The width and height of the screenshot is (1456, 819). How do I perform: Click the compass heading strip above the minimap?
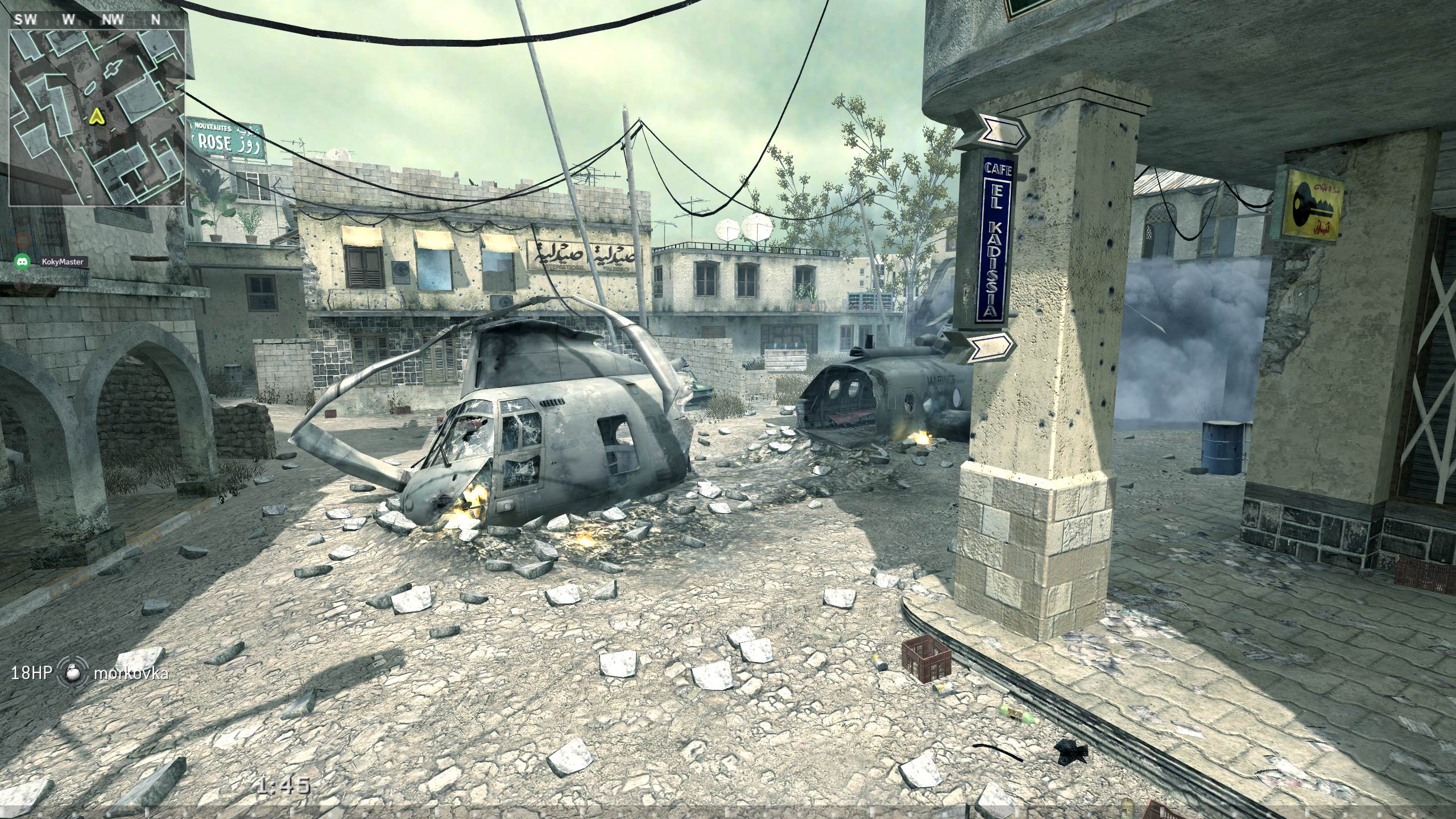coord(88,19)
